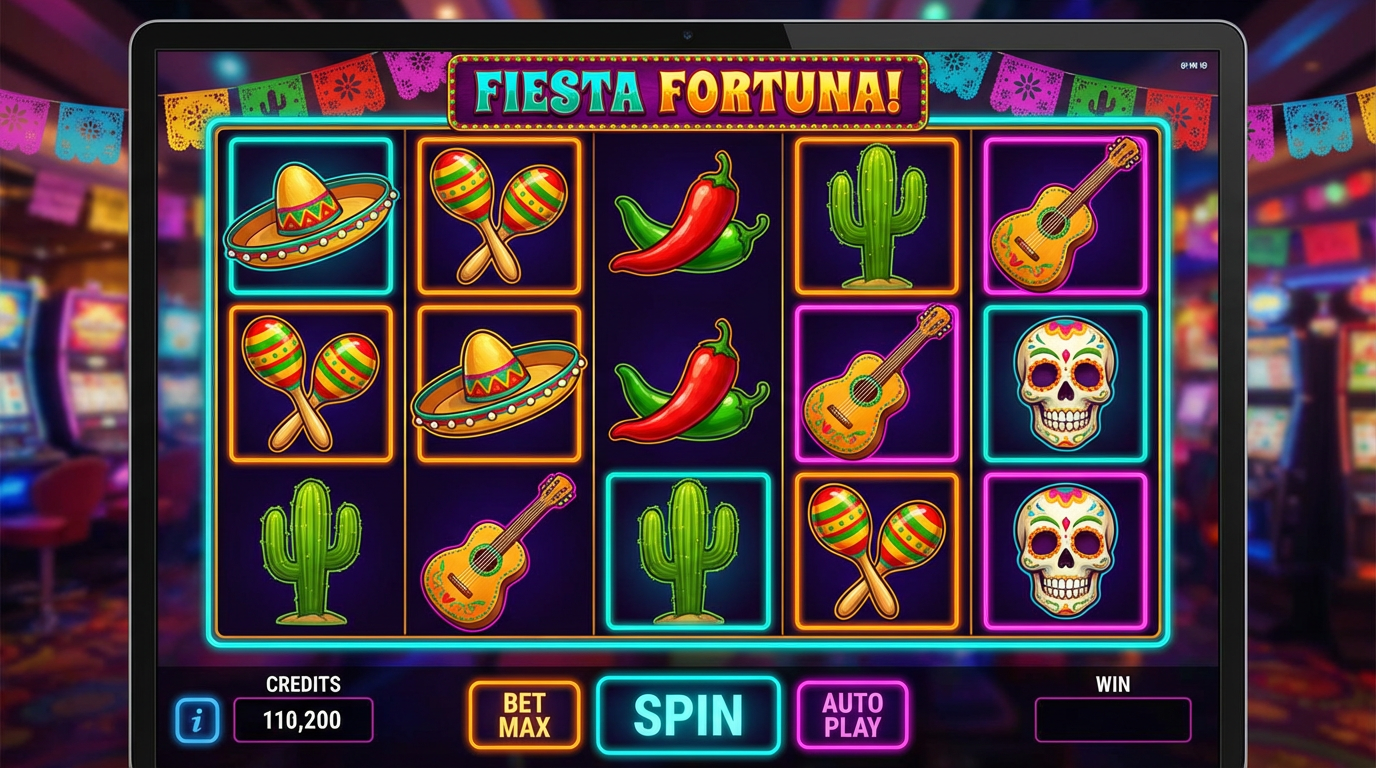Hit the SPIN button

(x=688, y=714)
